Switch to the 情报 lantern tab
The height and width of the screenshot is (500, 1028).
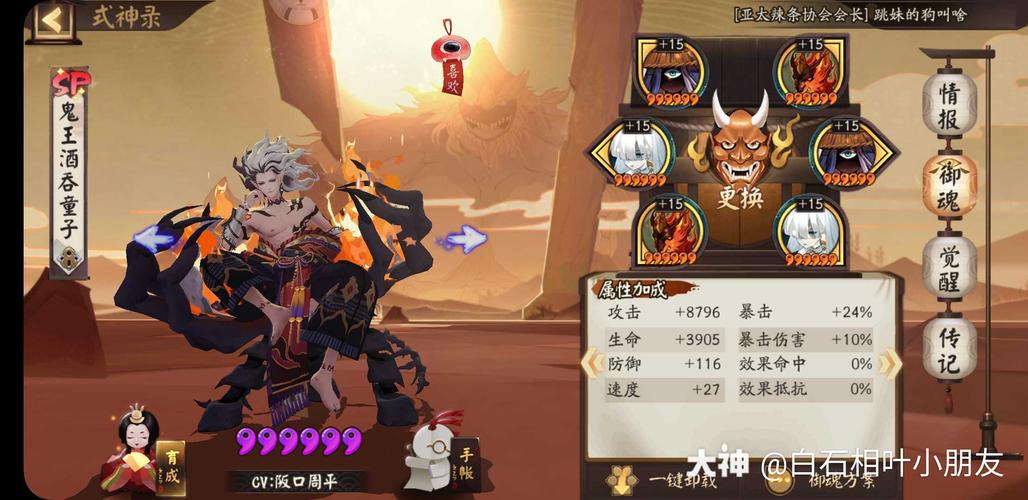pyautogui.click(x=948, y=106)
